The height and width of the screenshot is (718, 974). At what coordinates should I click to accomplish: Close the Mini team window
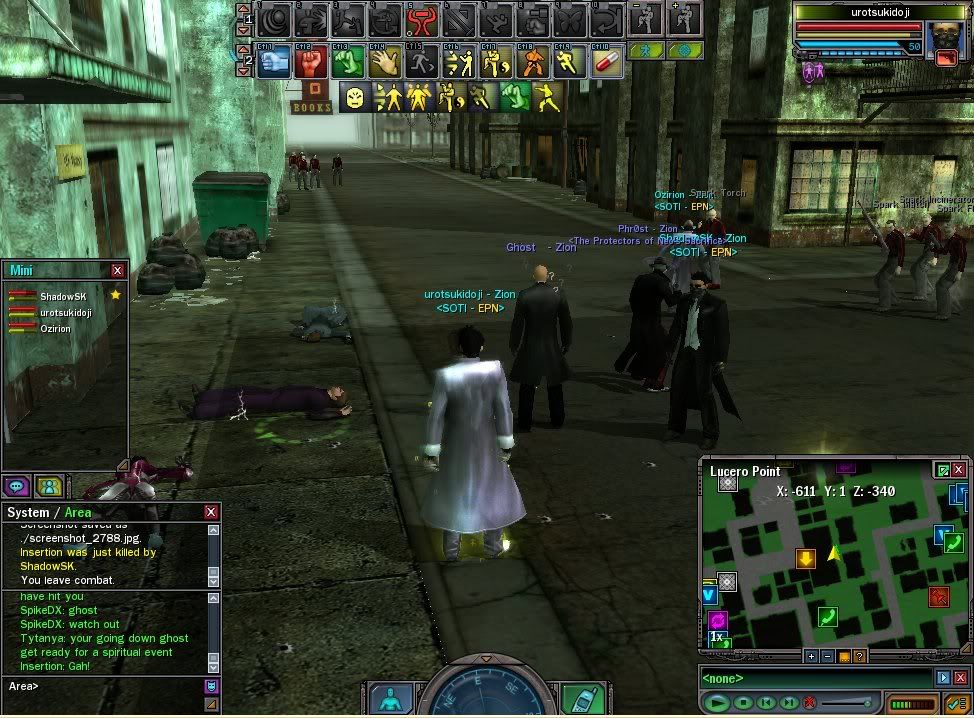tap(117, 270)
